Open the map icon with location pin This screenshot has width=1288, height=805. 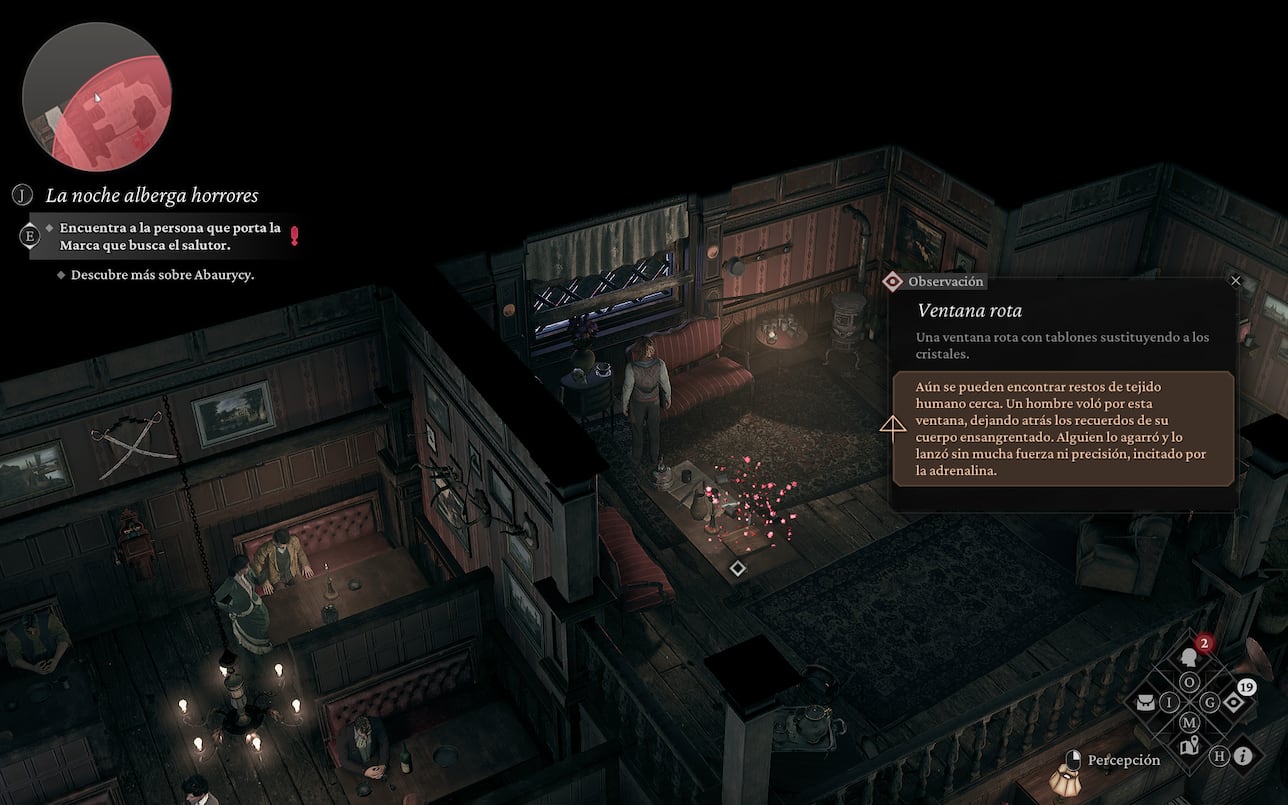(x=1190, y=744)
